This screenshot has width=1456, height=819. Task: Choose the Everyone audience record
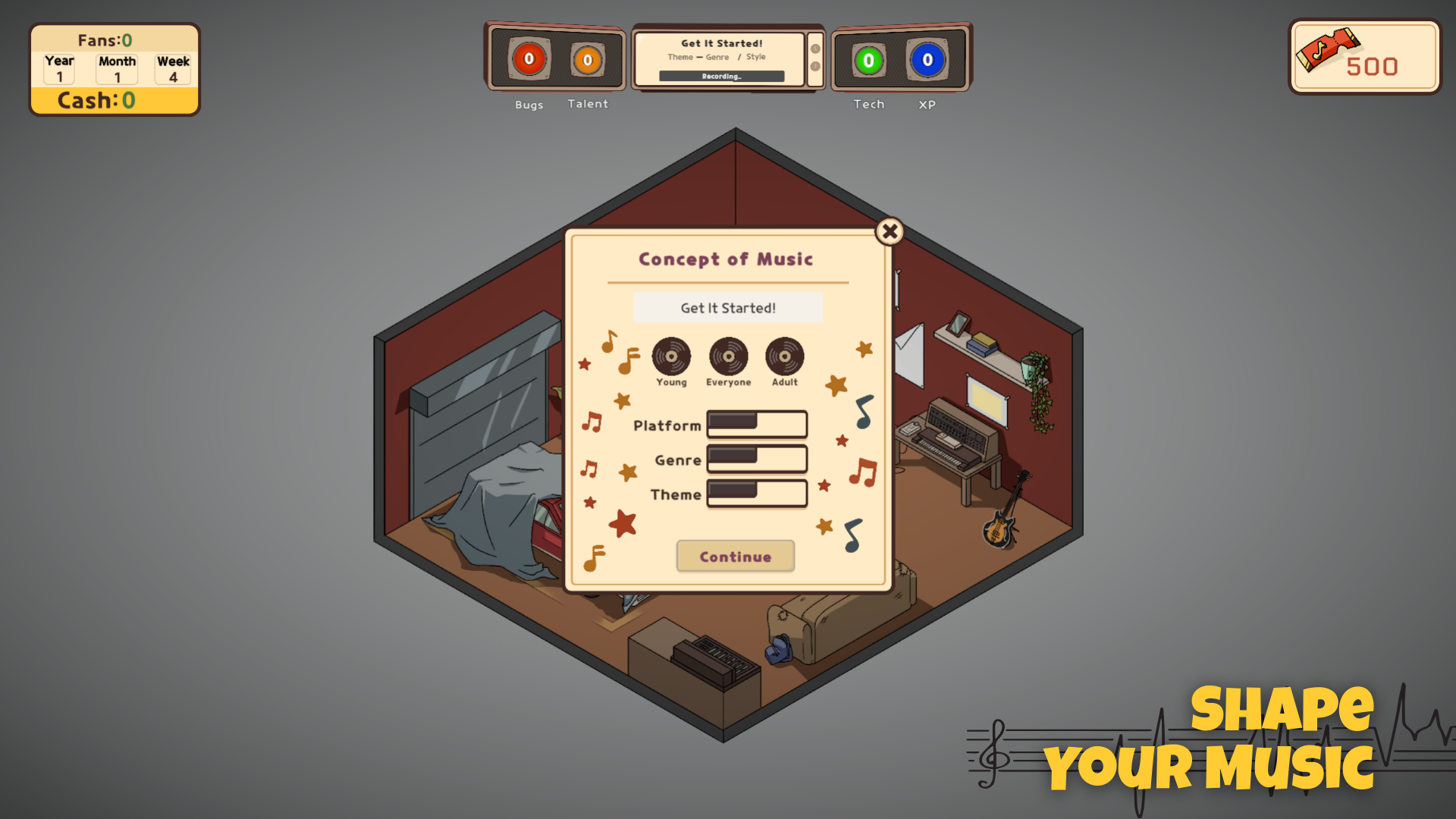pos(728,356)
